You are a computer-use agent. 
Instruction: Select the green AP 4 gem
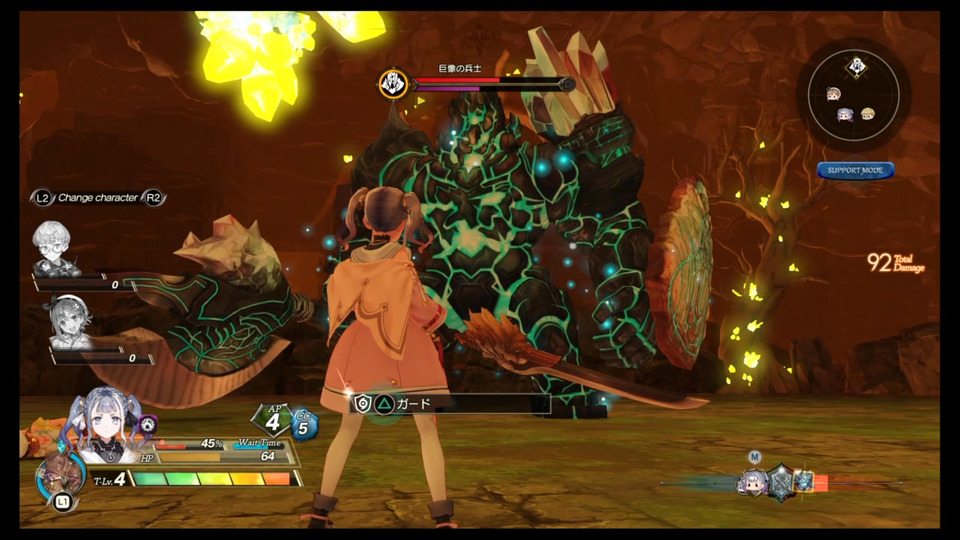tap(272, 420)
